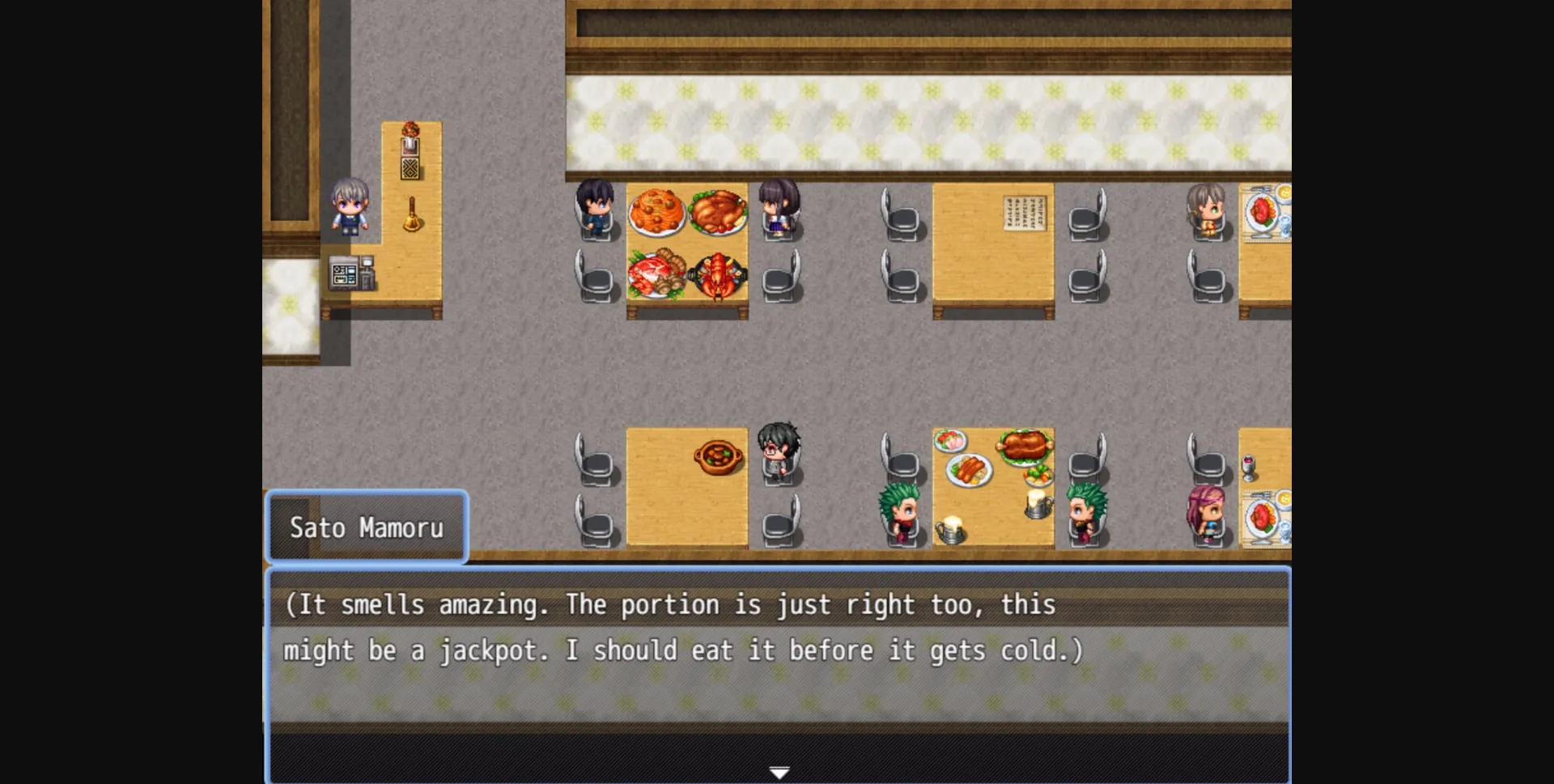
Task: Click the menu paper on the empty table
Action: tap(1024, 212)
